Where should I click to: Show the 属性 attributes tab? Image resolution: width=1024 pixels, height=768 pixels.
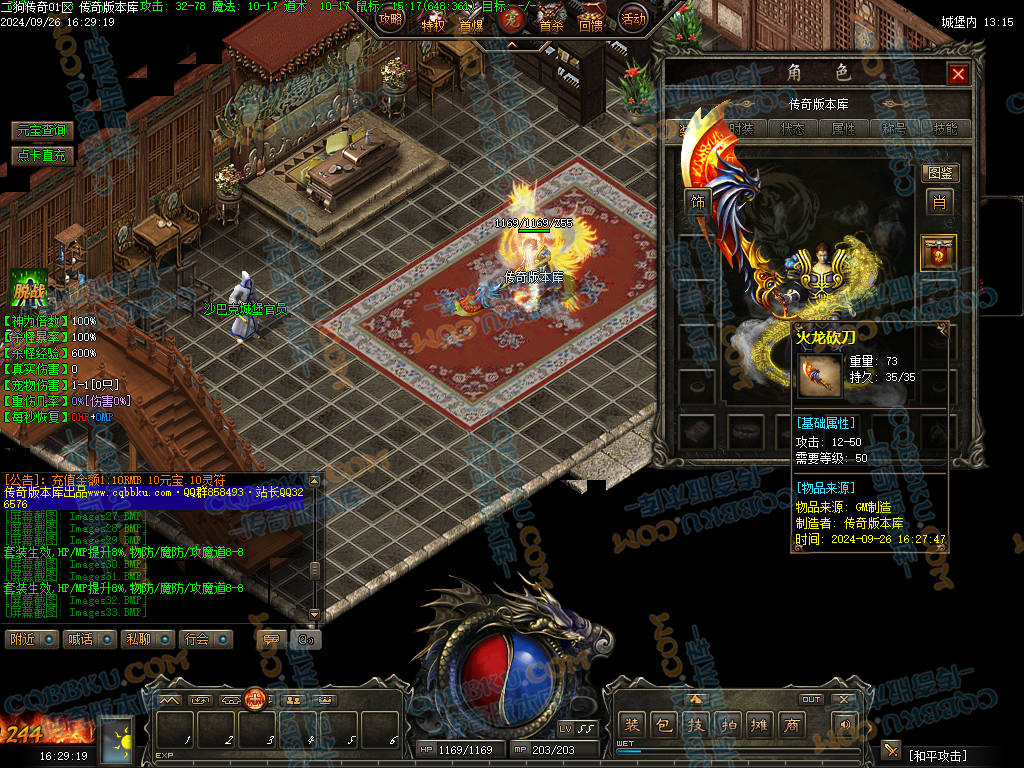(843, 129)
